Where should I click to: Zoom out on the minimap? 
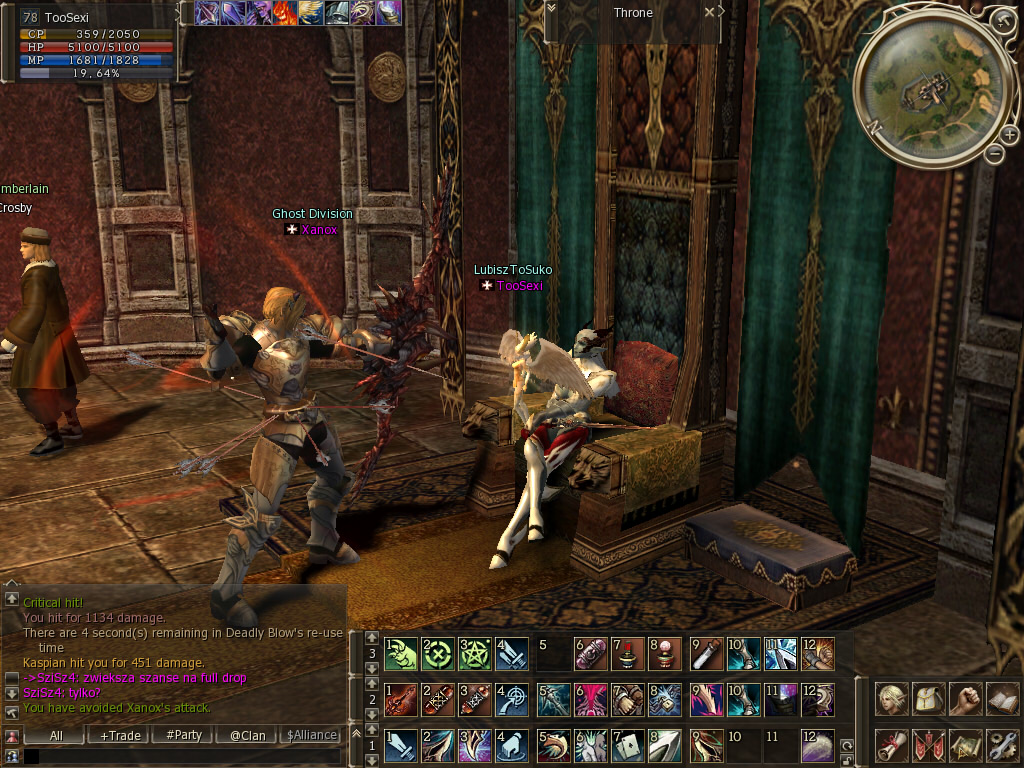[994, 154]
